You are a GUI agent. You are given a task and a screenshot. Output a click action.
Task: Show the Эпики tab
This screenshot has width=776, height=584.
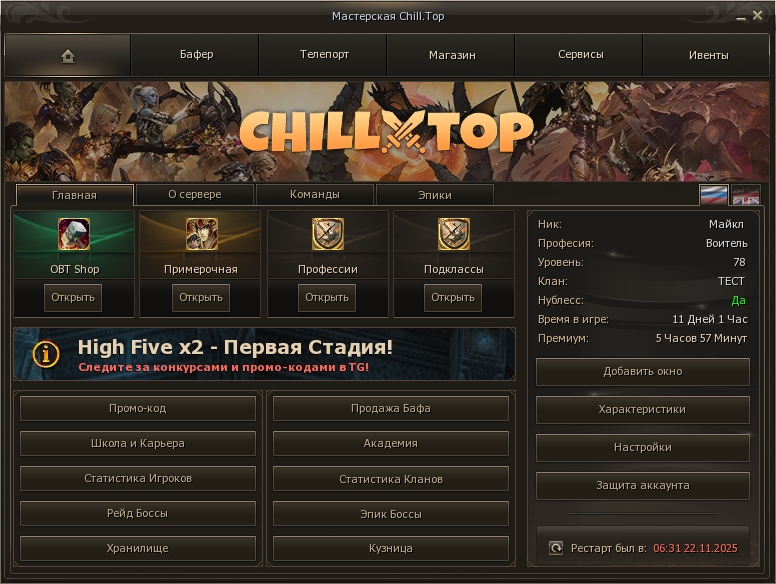pos(434,195)
